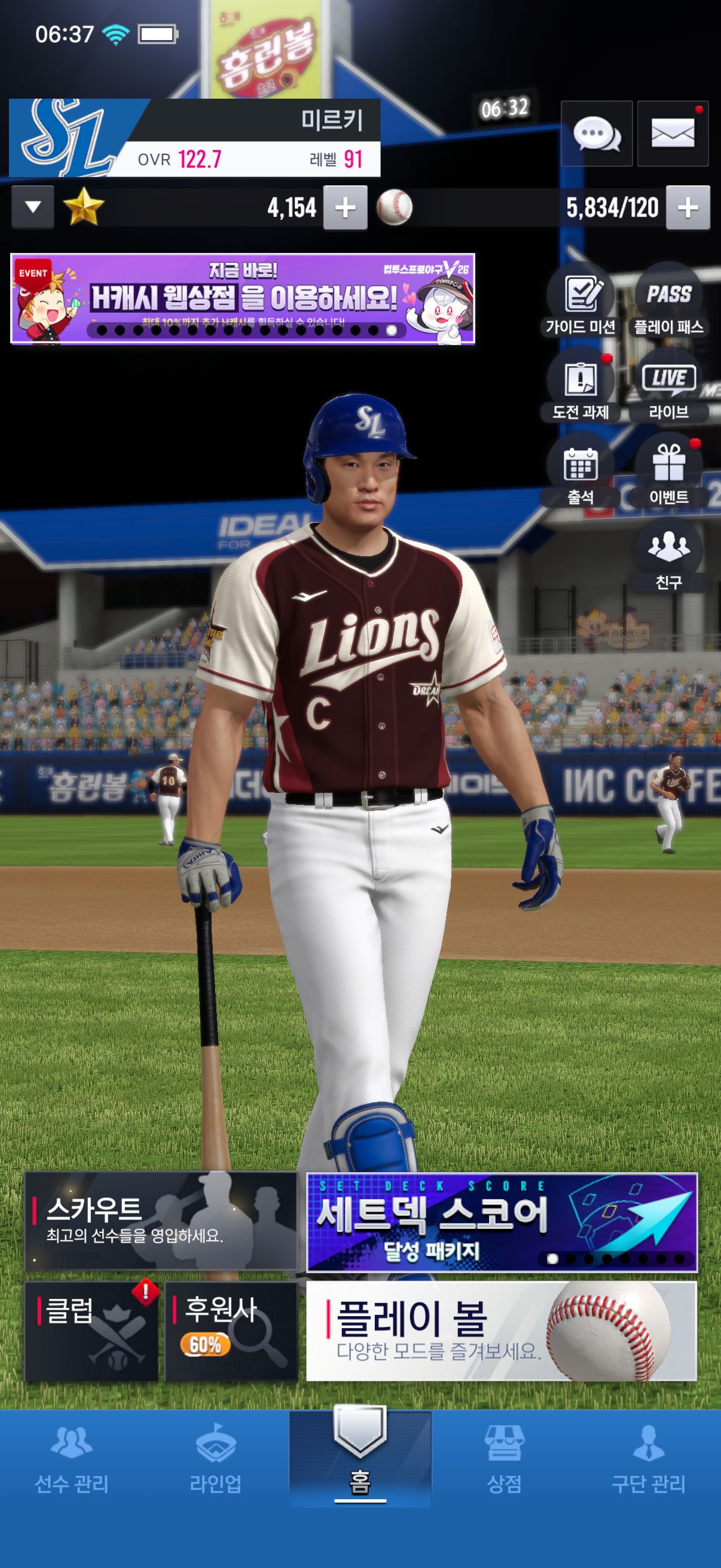Screen dimensions: 721x1568
Task: Open the 이벤트 gift box menu
Action: click(668, 472)
